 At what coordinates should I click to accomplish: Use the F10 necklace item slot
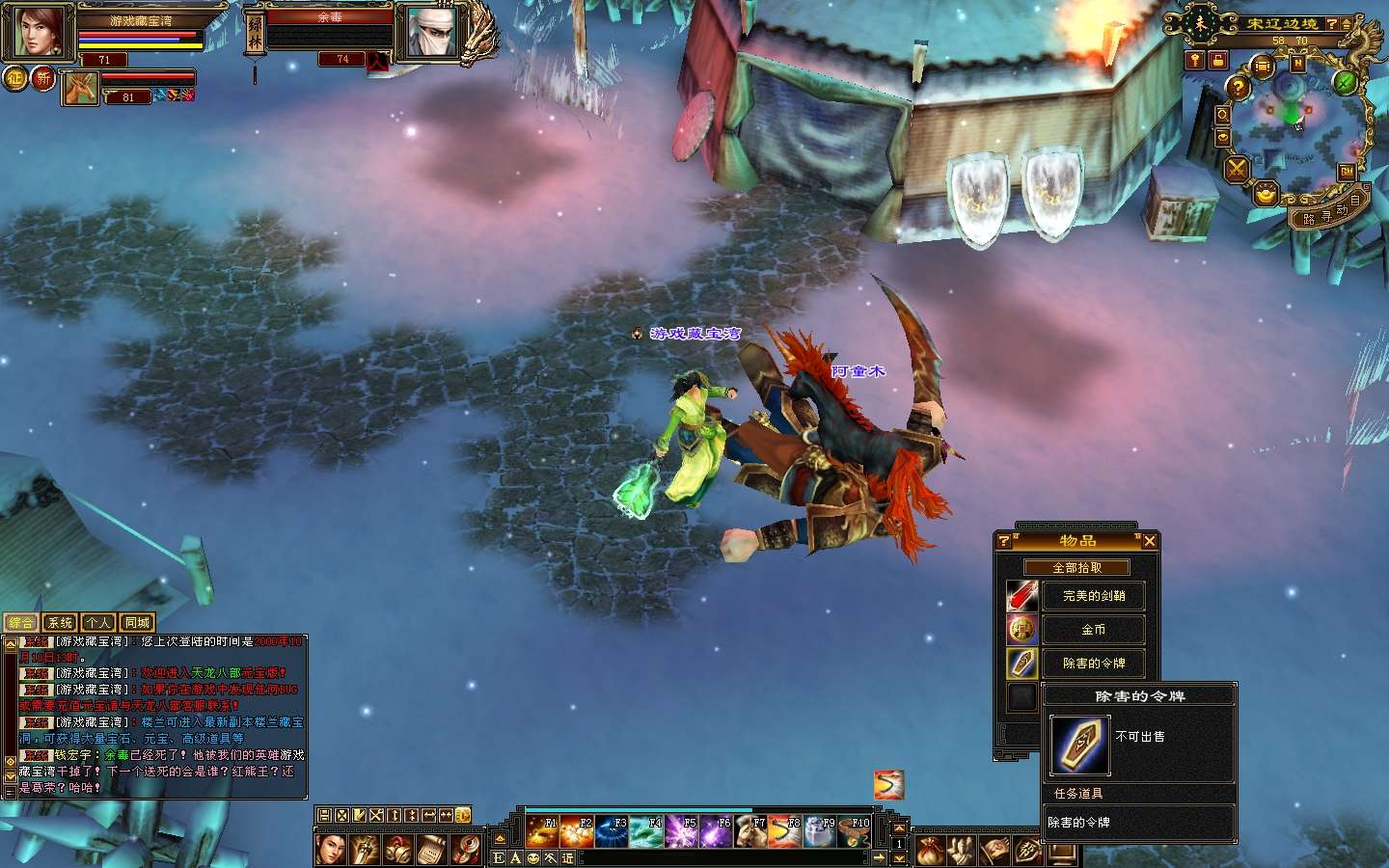coord(855,831)
